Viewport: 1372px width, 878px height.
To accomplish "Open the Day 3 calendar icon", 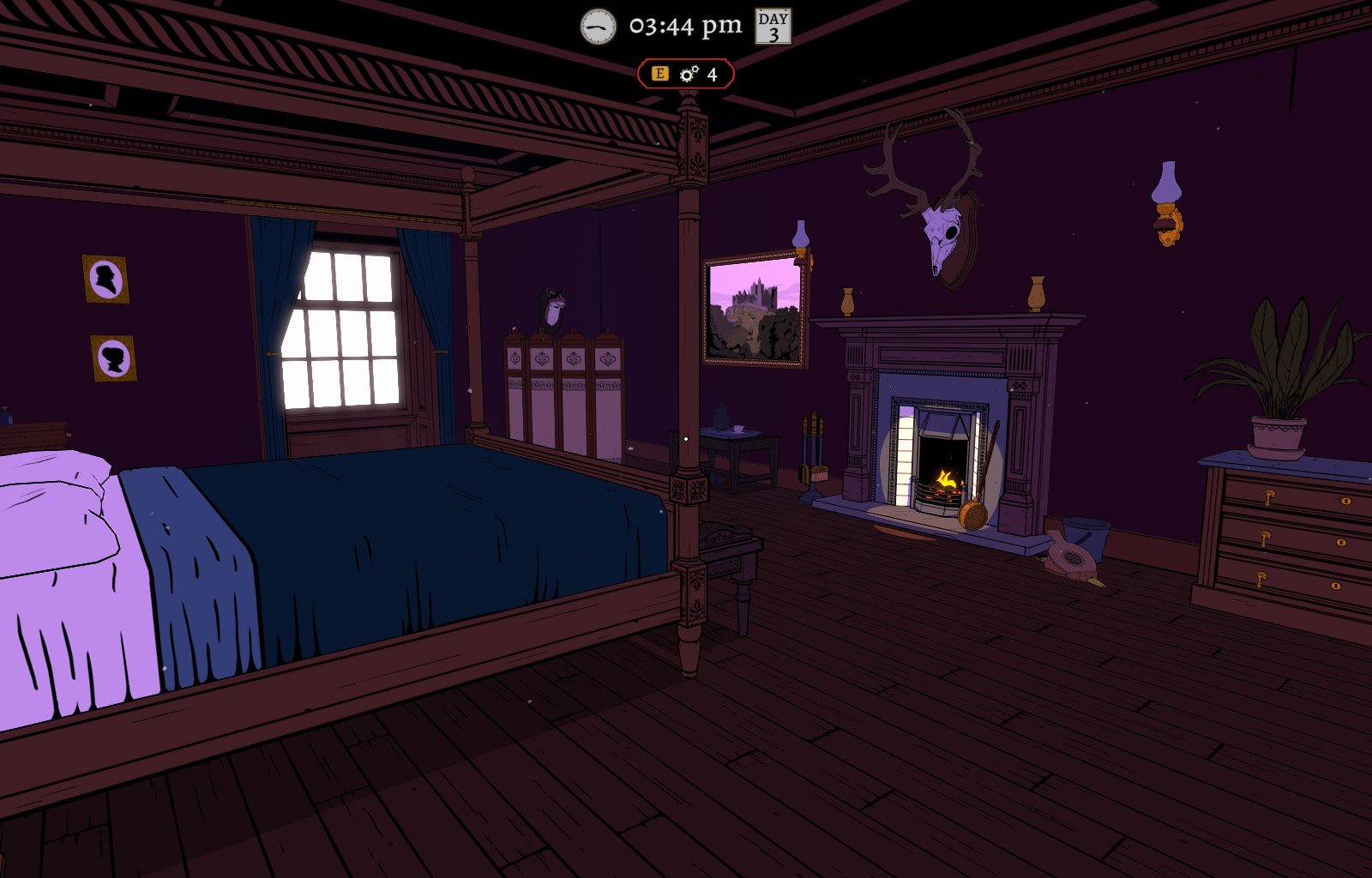I will tap(773, 27).
